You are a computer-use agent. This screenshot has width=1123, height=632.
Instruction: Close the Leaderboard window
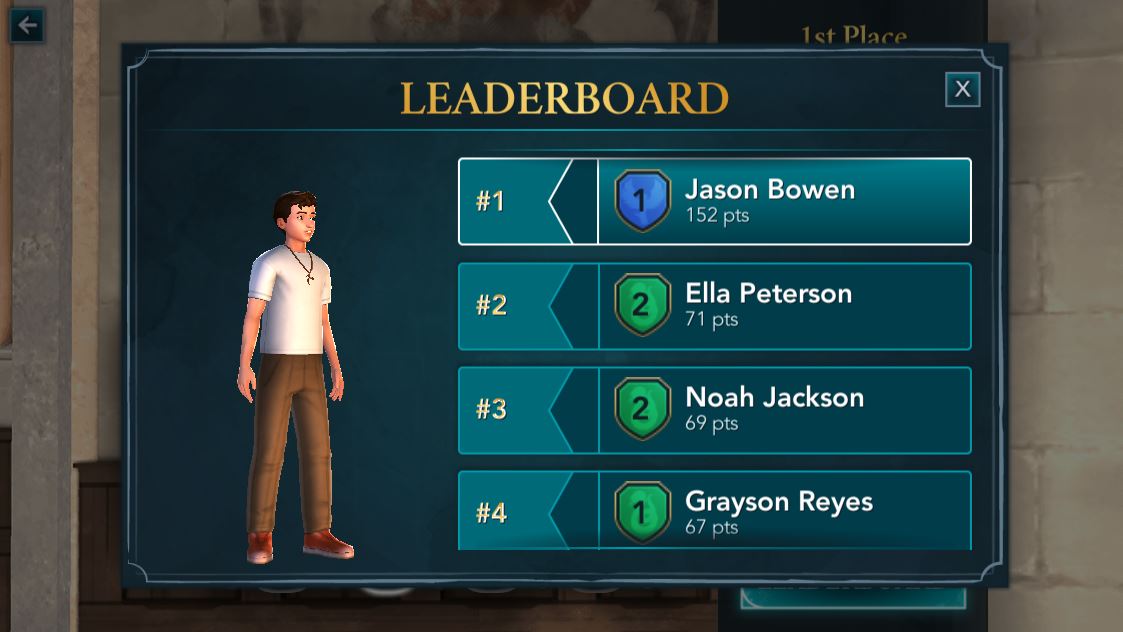pyautogui.click(x=962, y=89)
